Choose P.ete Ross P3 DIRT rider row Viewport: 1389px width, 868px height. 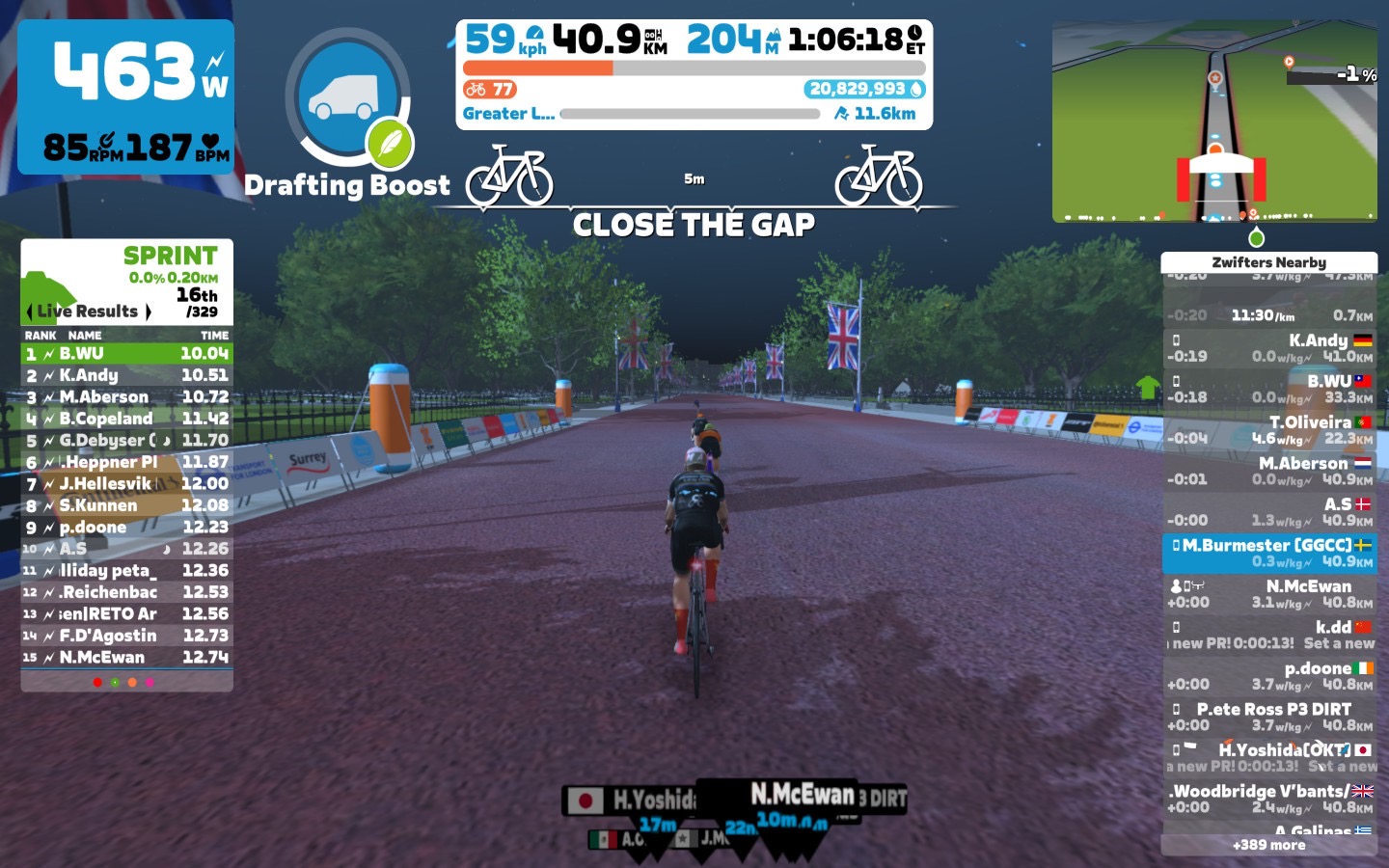pyautogui.click(x=1269, y=717)
